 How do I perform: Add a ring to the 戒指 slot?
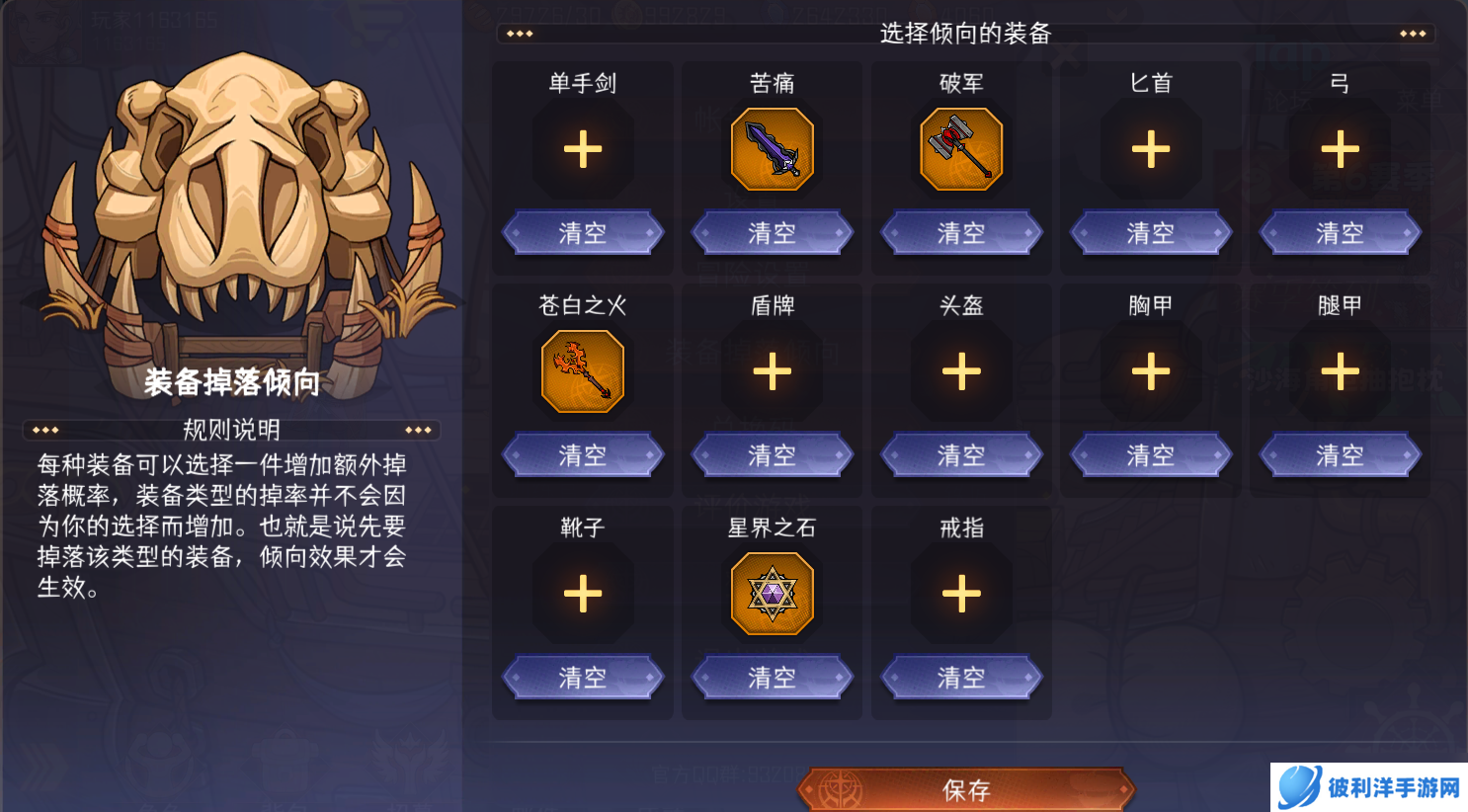tap(961, 593)
